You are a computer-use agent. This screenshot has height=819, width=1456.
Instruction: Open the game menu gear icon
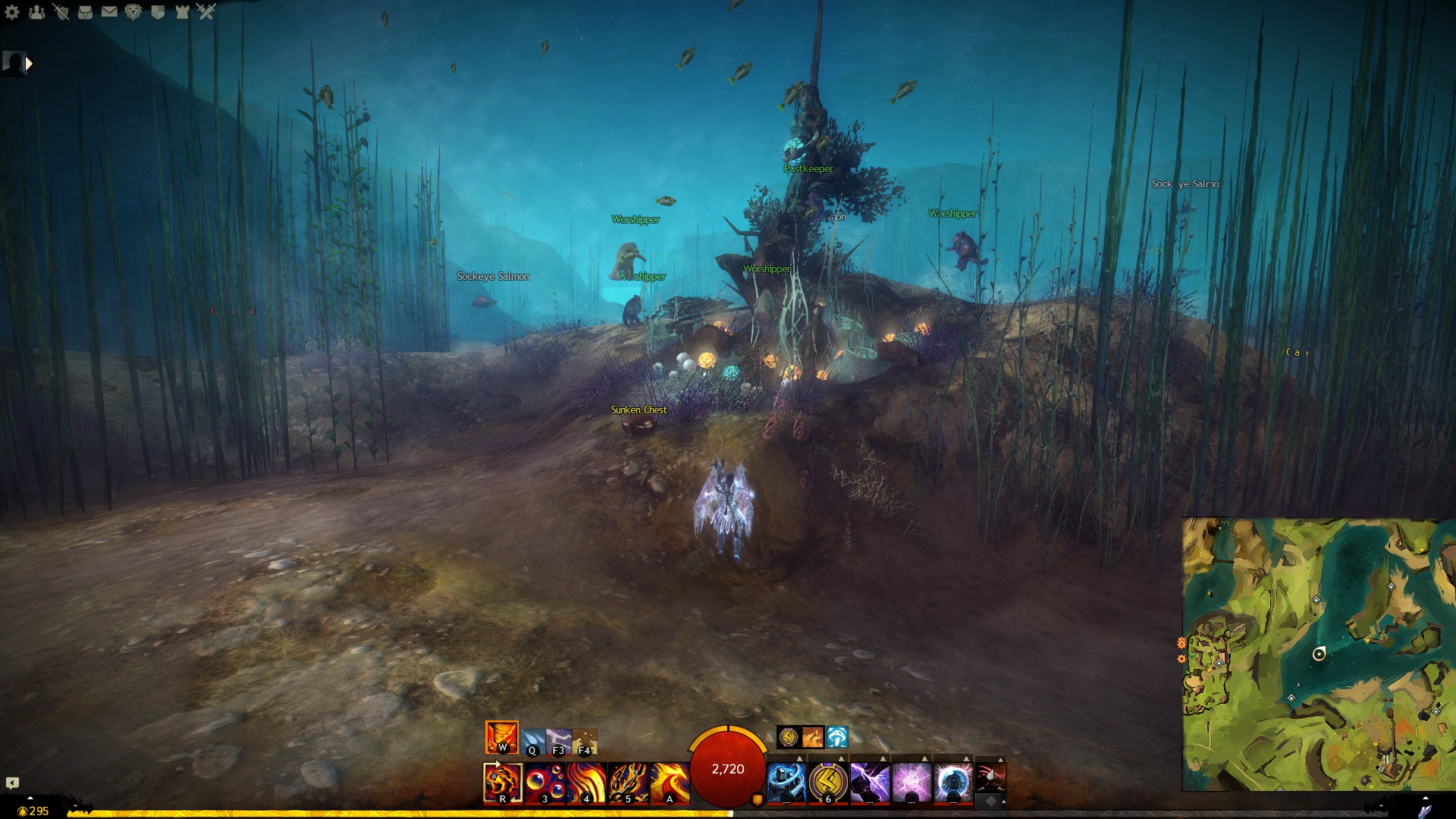pos(12,12)
